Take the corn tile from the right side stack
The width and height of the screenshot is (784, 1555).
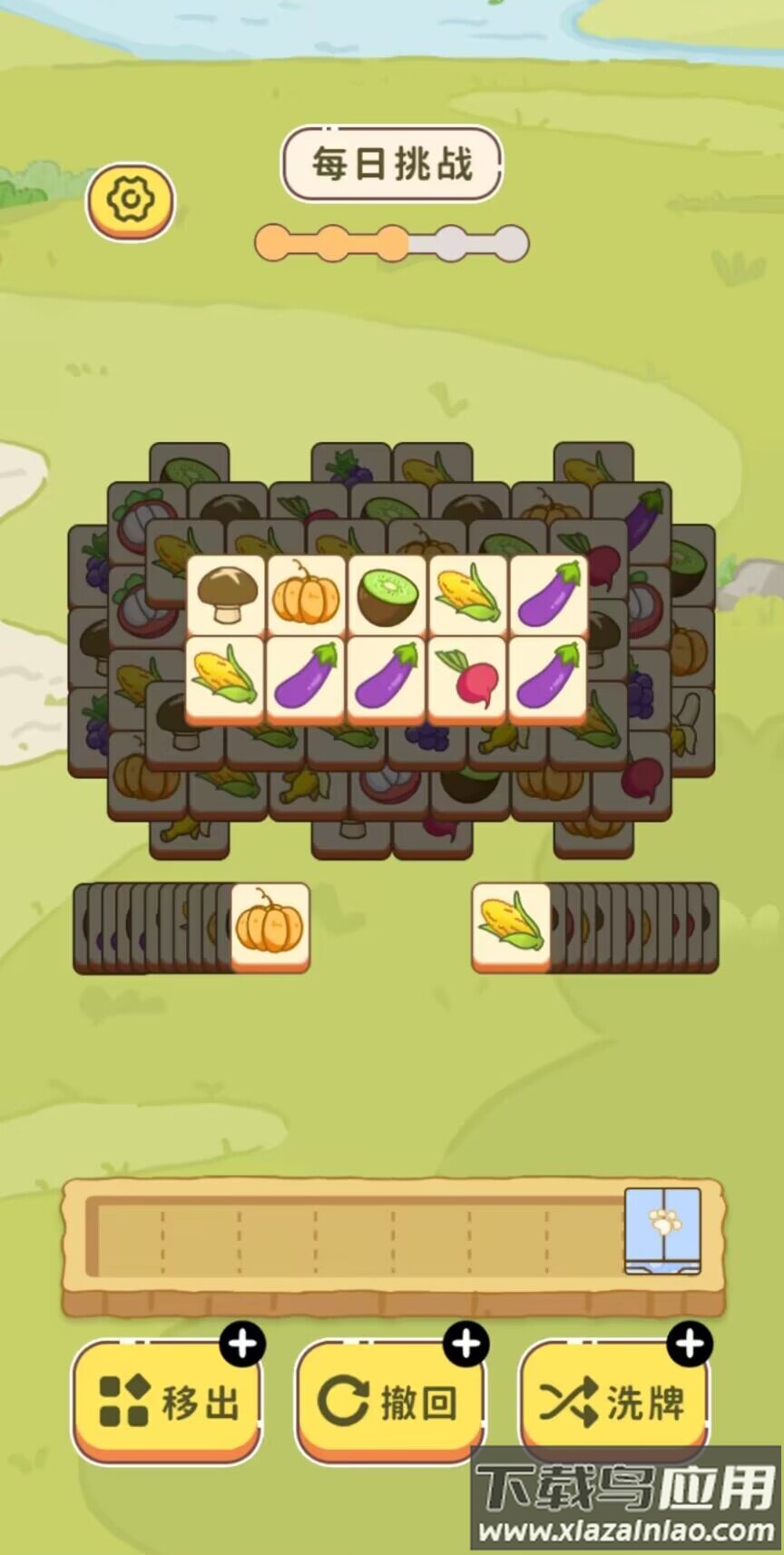point(511,925)
